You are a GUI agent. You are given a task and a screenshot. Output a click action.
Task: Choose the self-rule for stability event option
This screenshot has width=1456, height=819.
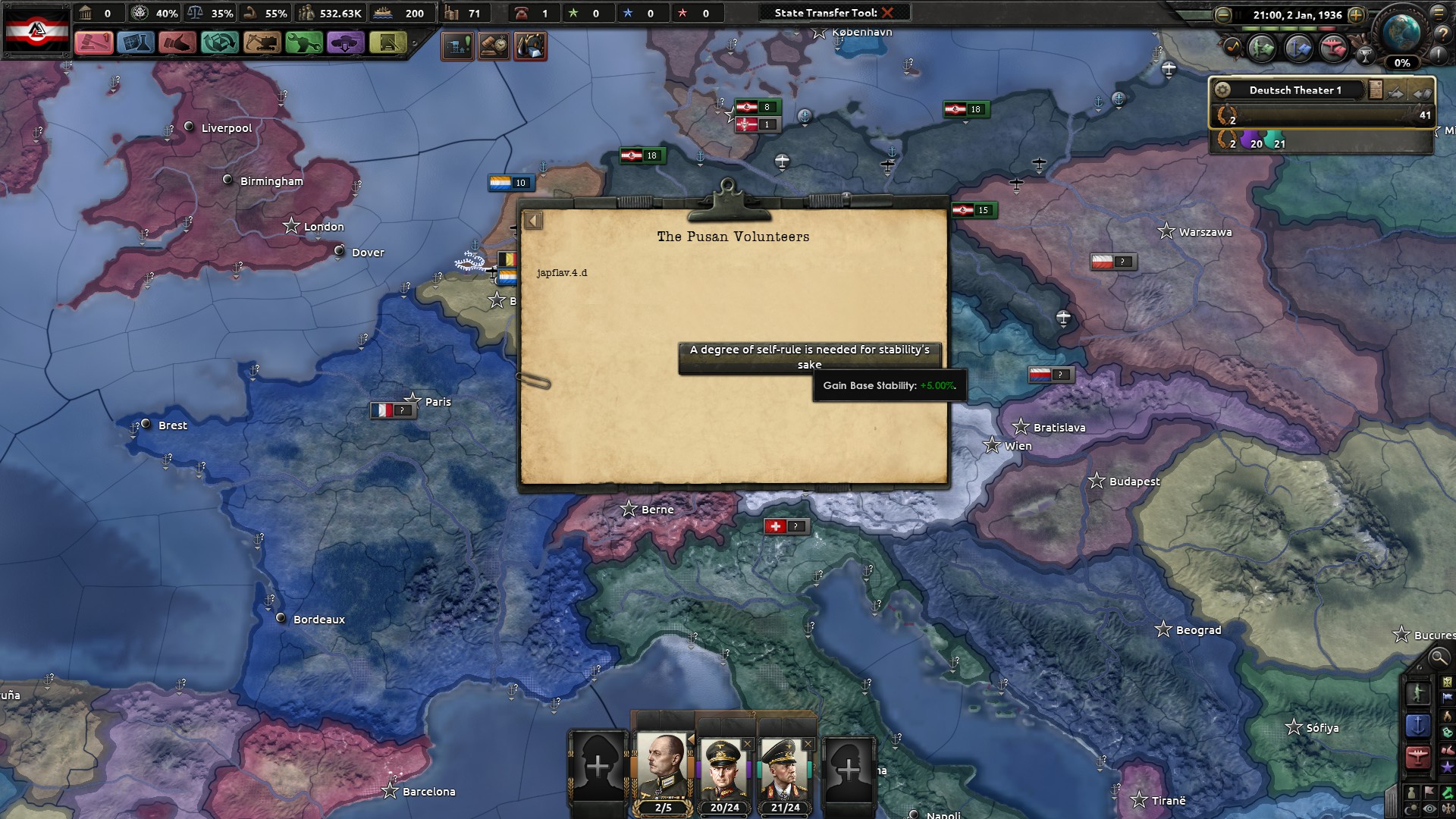pos(809,357)
